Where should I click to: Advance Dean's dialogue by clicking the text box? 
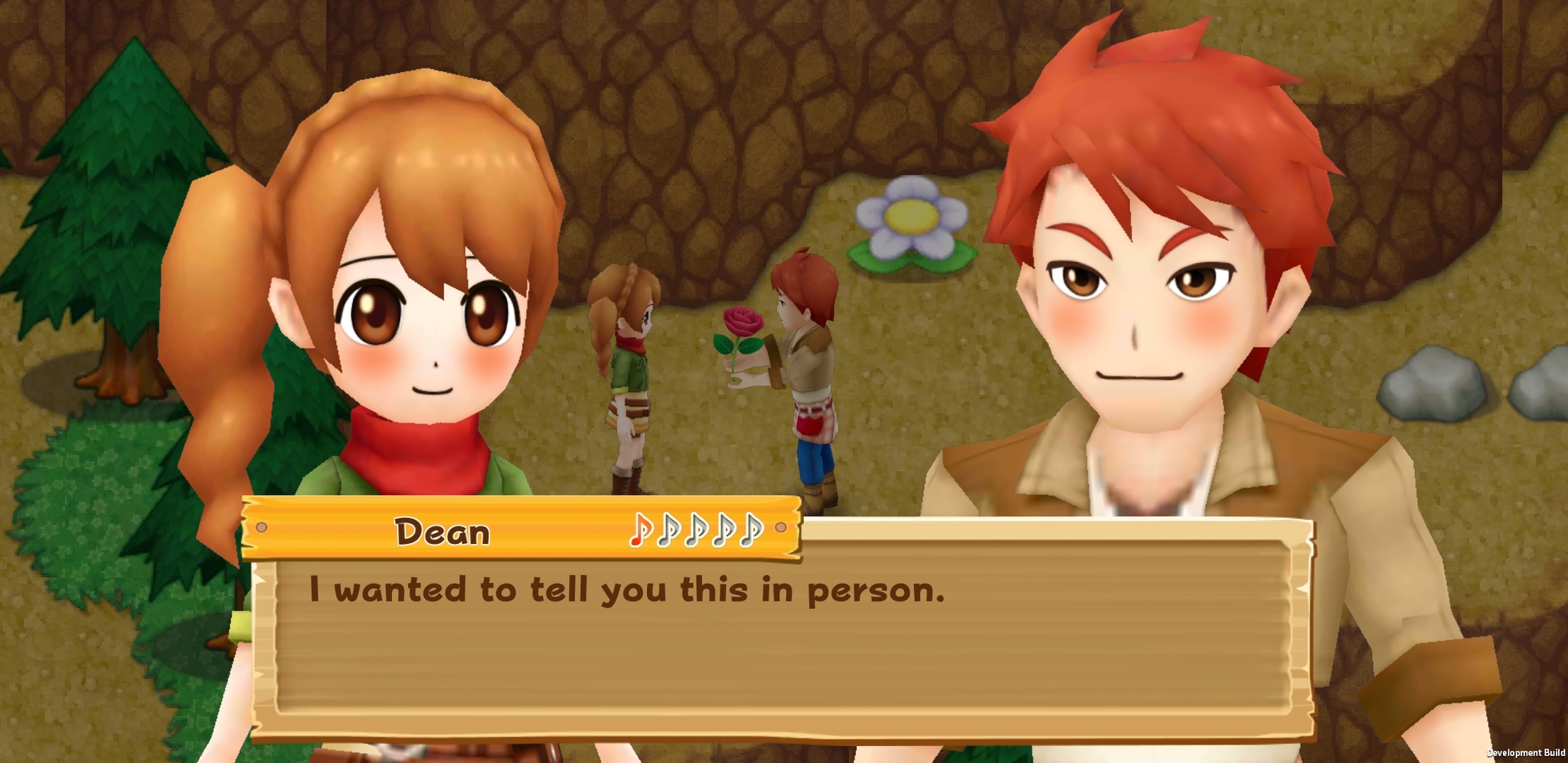tap(781, 636)
